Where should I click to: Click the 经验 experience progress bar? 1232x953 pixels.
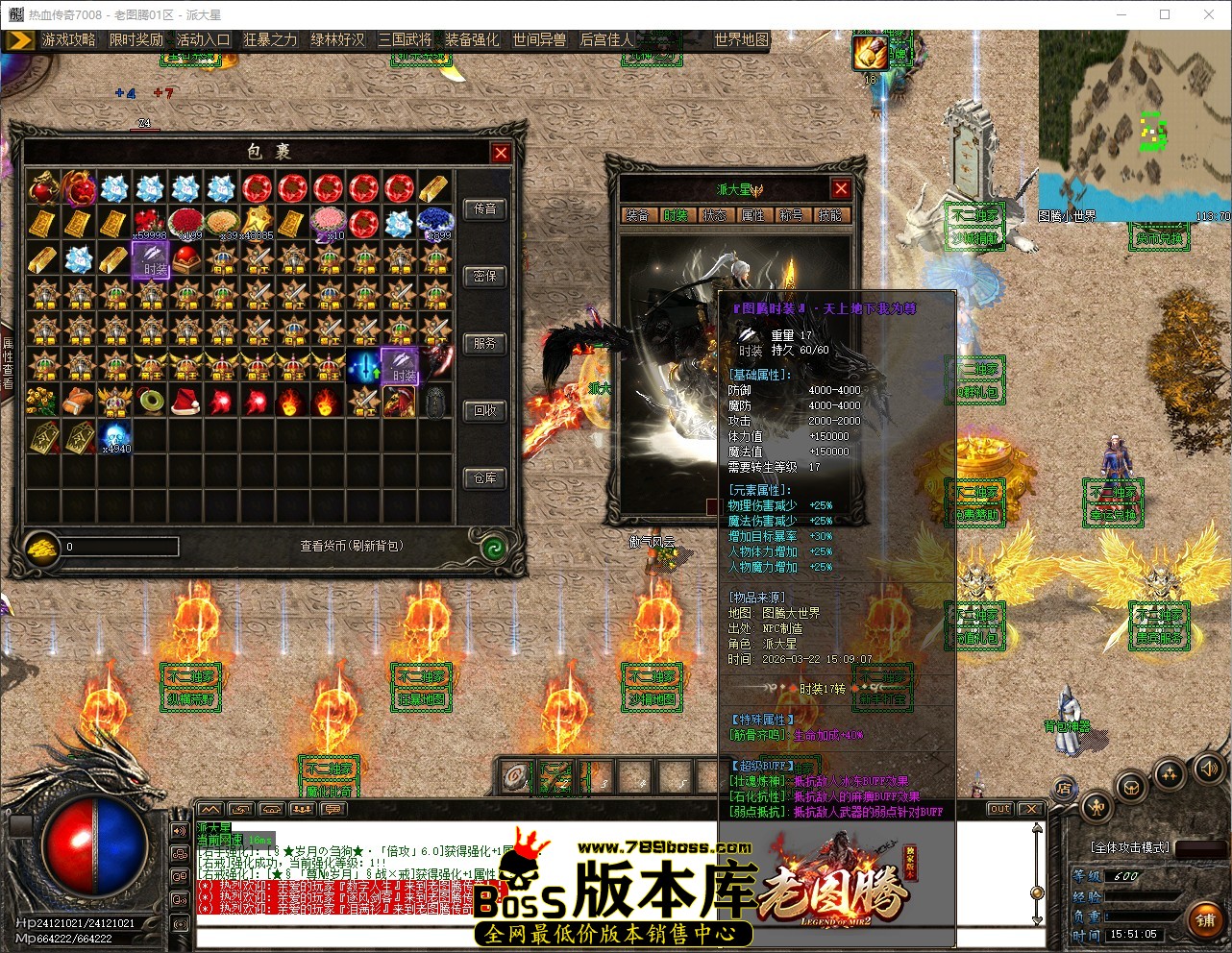click(x=1144, y=896)
